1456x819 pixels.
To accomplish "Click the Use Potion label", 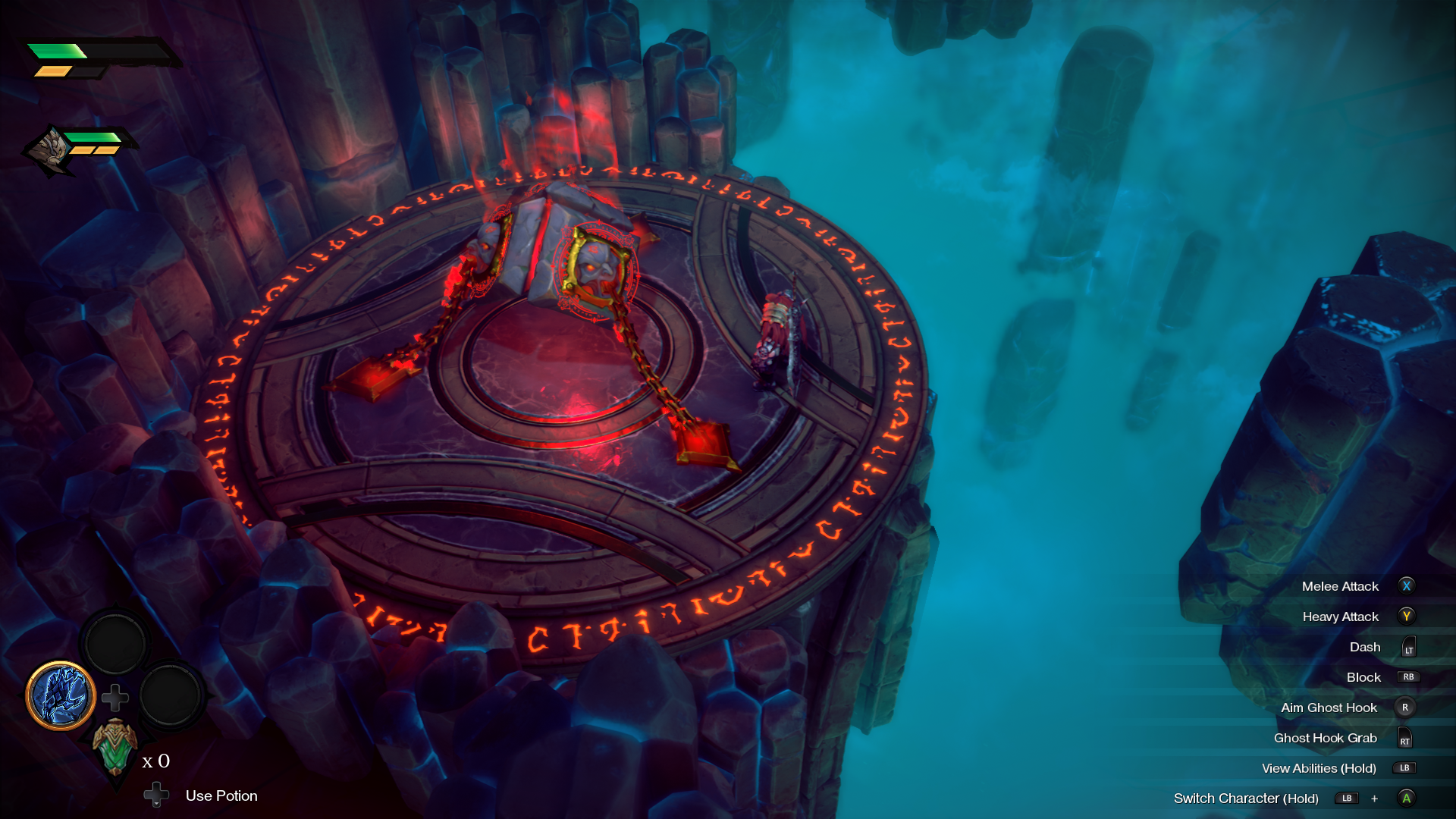I will point(221,796).
